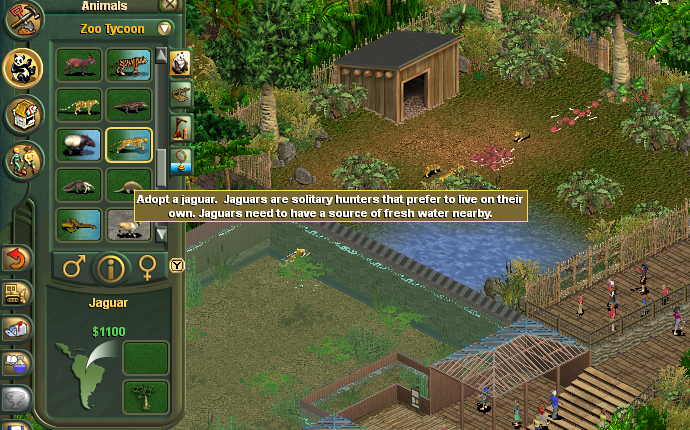690x430 pixels.
Task: Choose the black-and-white tapir tile
Action: pos(78,145)
